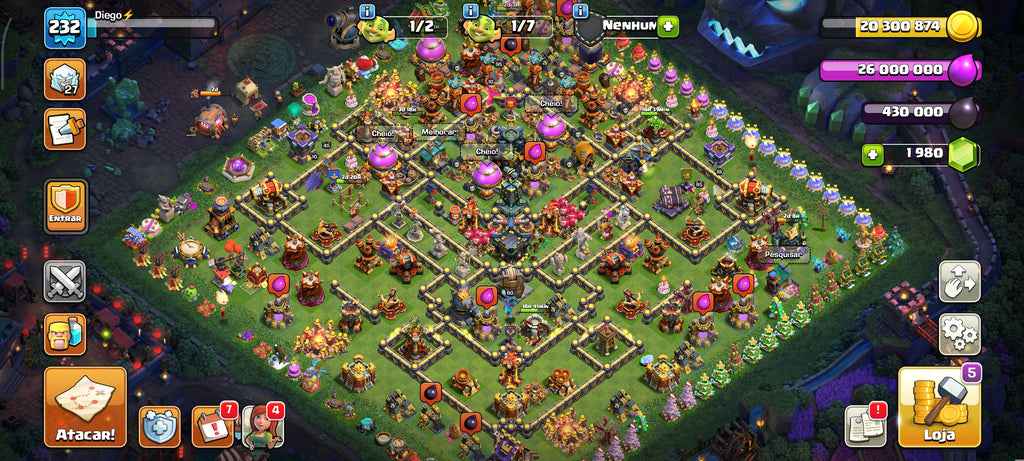Screen dimensions: 1024x461
Task: Open the shield with plus cross button
Action: [x=160, y=427]
